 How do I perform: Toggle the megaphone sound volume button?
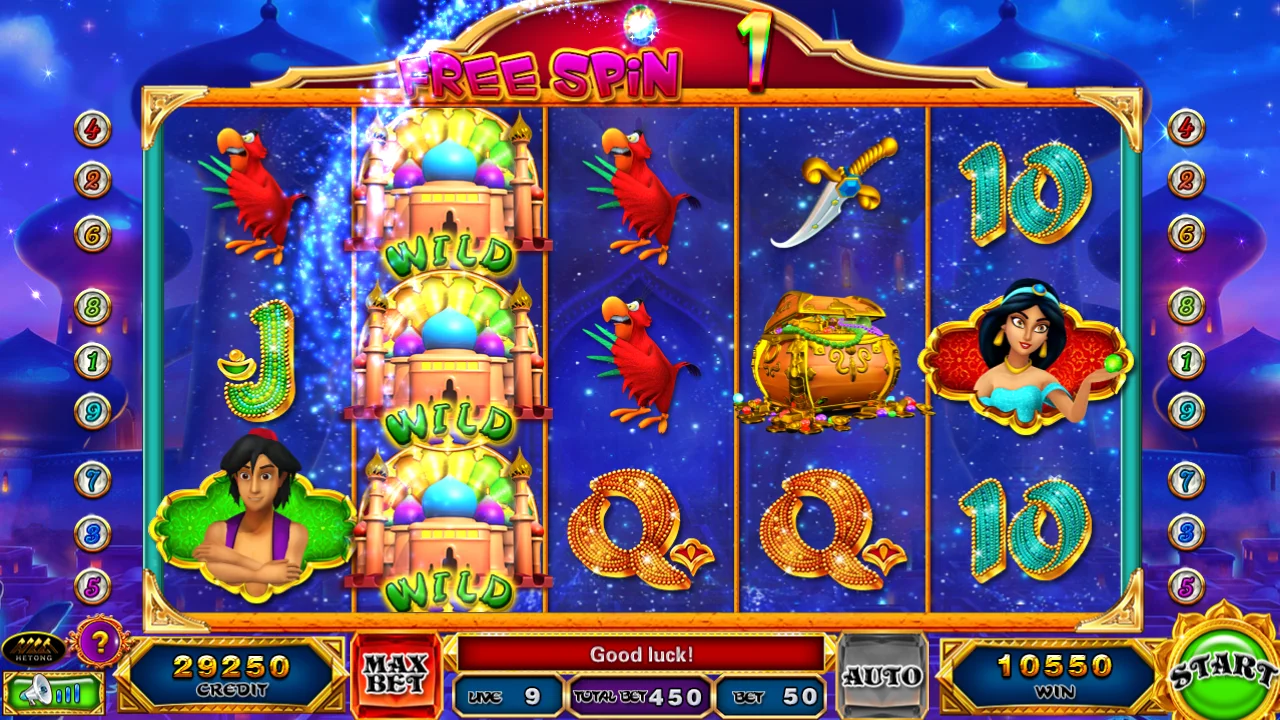coord(53,691)
